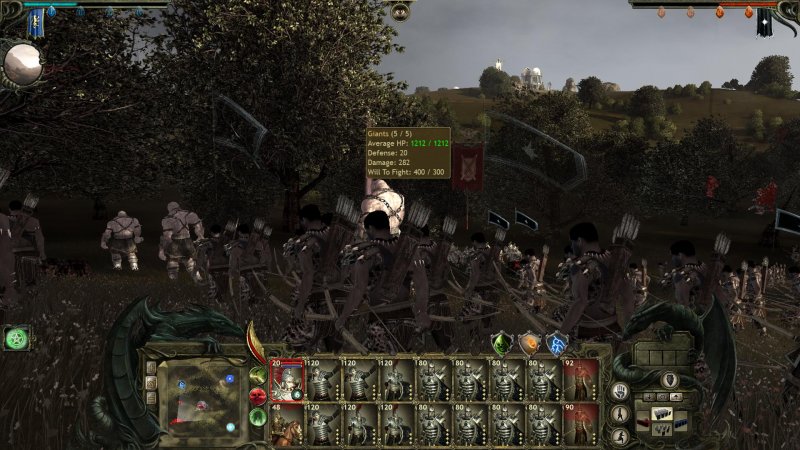800x450 pixels.
Task: Click the raised hand halt button
Action: [620, 391]
